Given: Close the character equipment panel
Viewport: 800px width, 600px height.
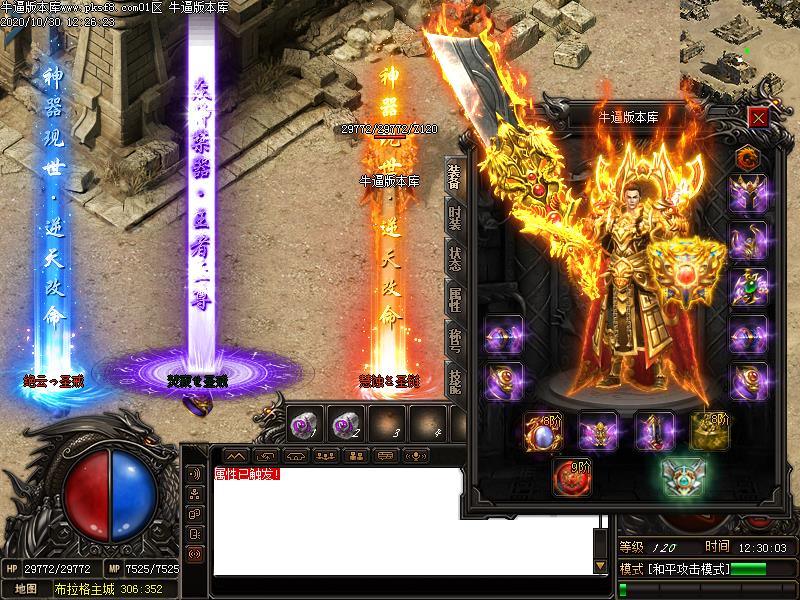Looking at the screenshot, I should (758, 118).
